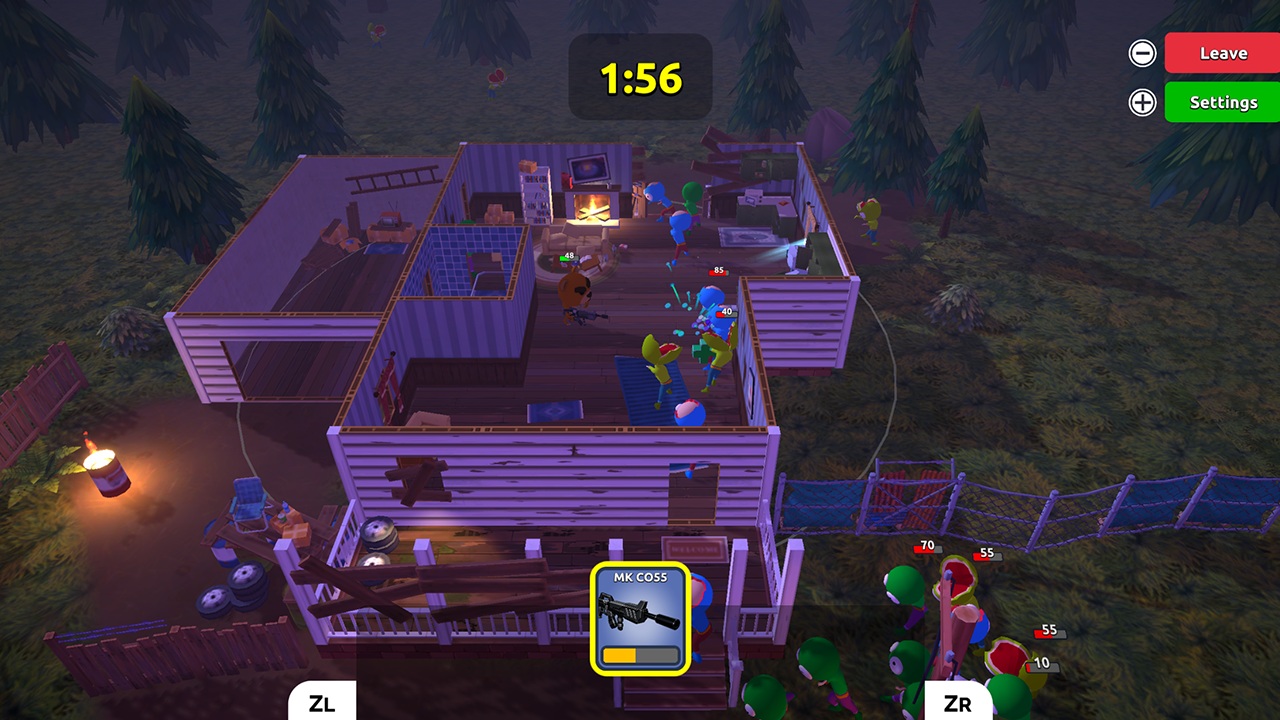Click the ZL trigger prompt

point(321,703)
